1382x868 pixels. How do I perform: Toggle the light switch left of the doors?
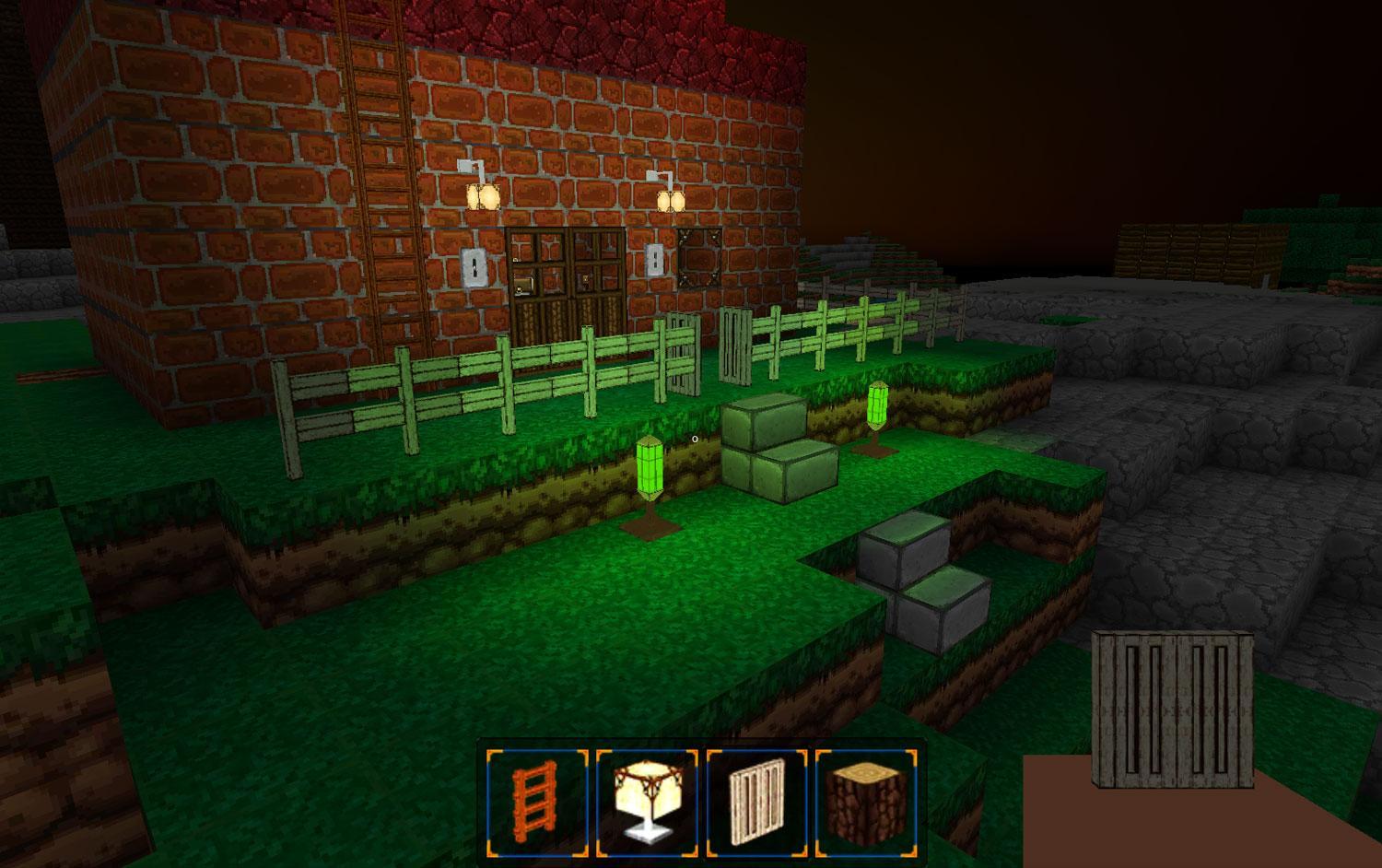click(475, 268)
